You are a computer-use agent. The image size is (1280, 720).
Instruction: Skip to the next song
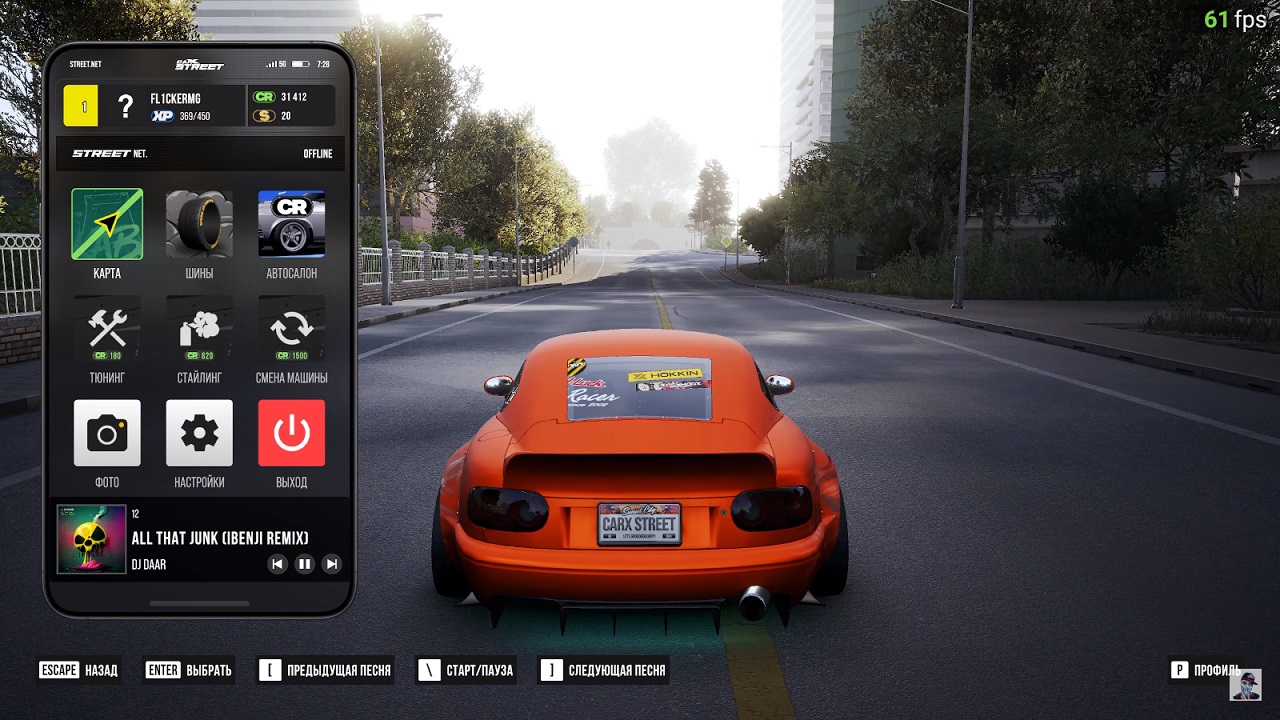[x=332, y=564]
